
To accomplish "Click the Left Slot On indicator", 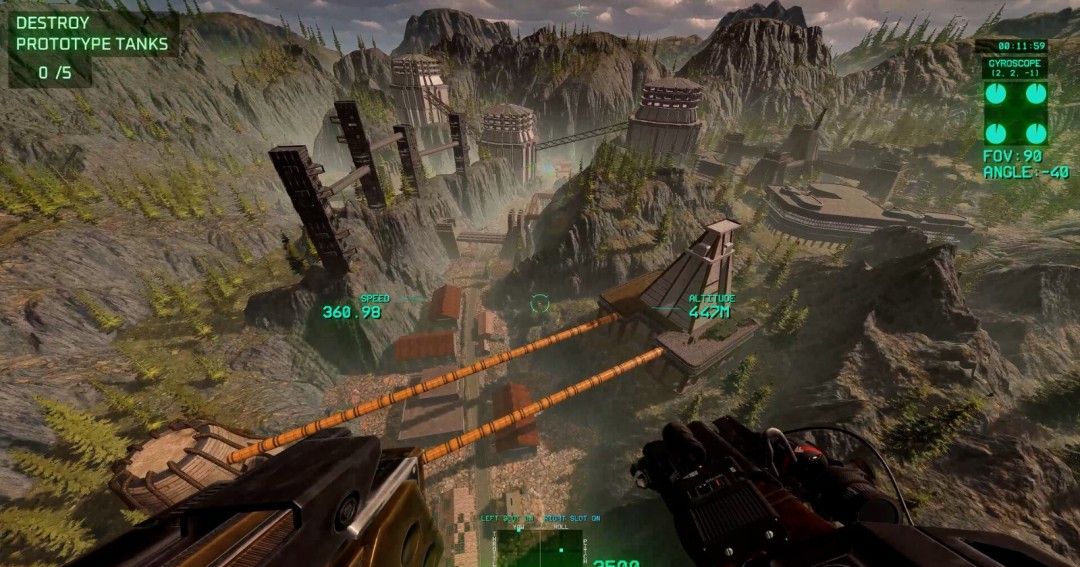I will pos(509,519).
